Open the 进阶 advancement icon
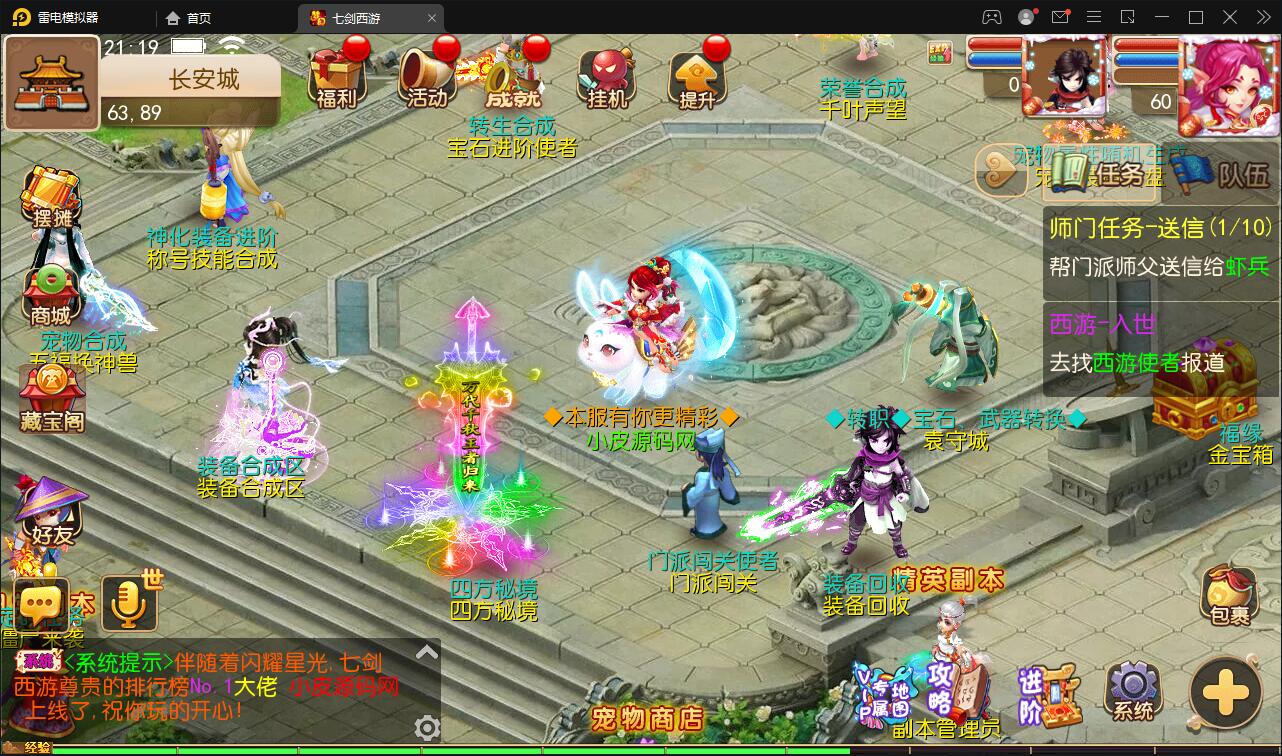The width and height of the screenshot is (1282, 756). pos(1048,696)
